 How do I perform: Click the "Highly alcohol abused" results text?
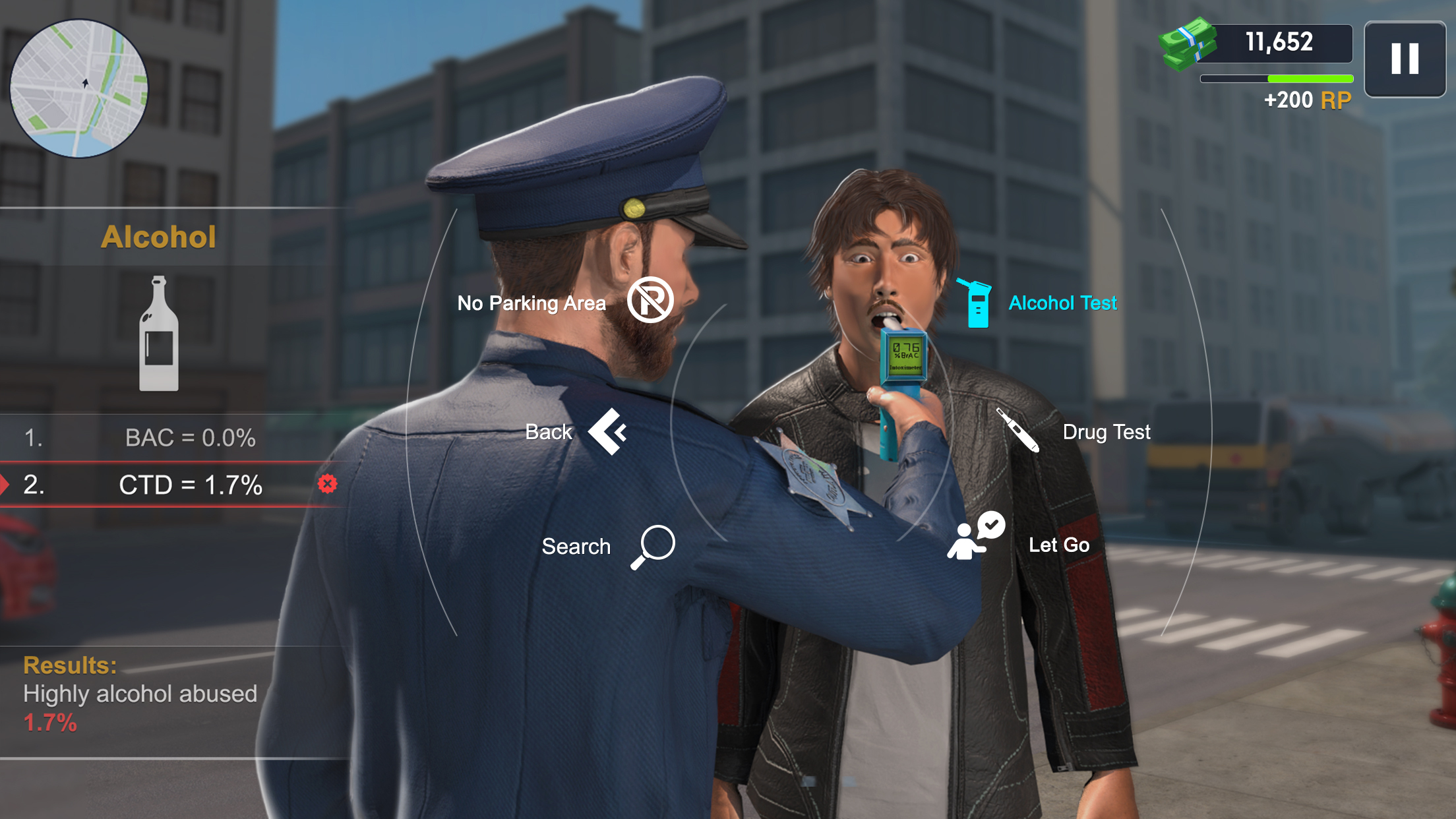pos(140,694)
